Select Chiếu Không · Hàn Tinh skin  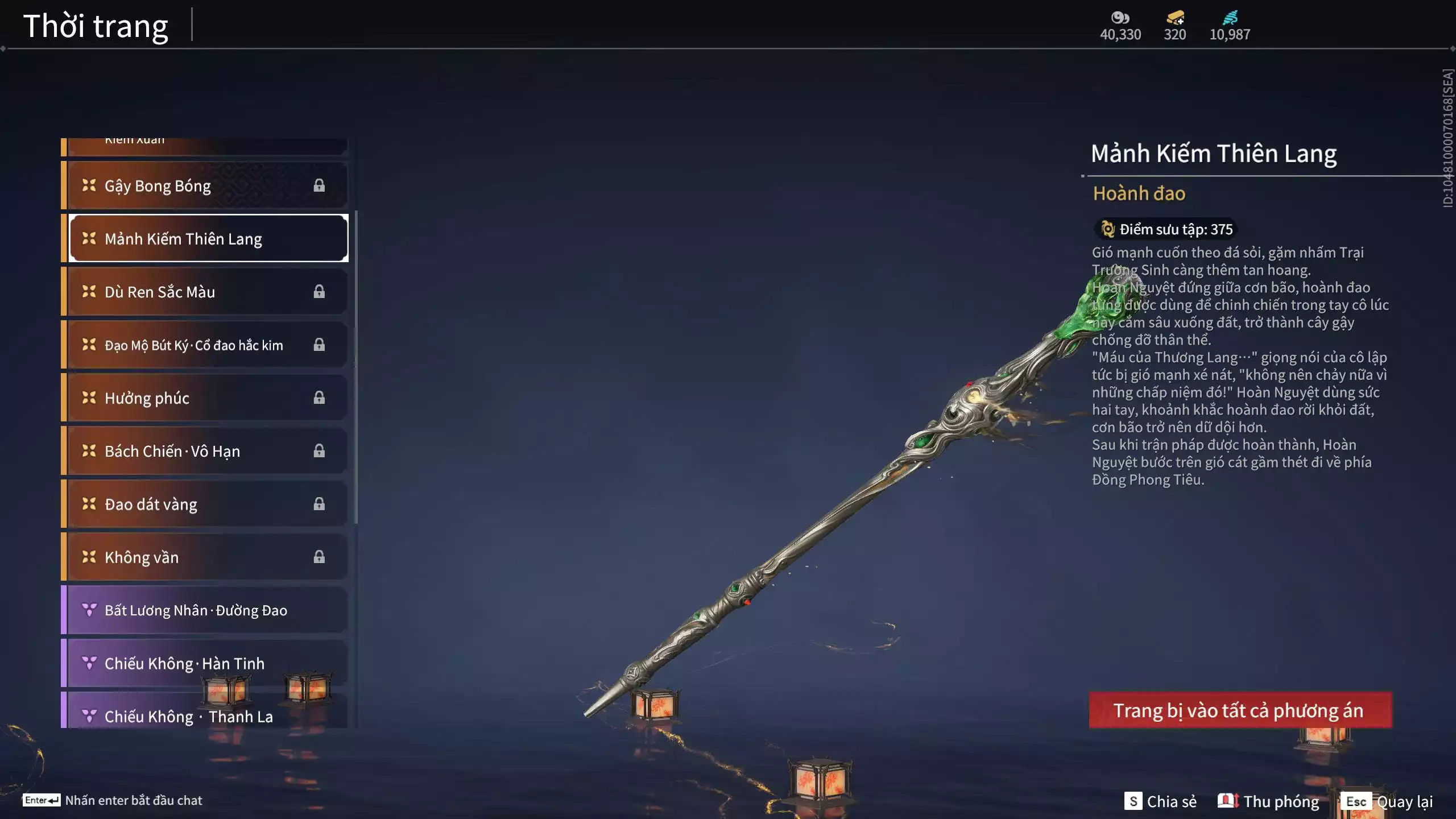click(x=205, y=663)
